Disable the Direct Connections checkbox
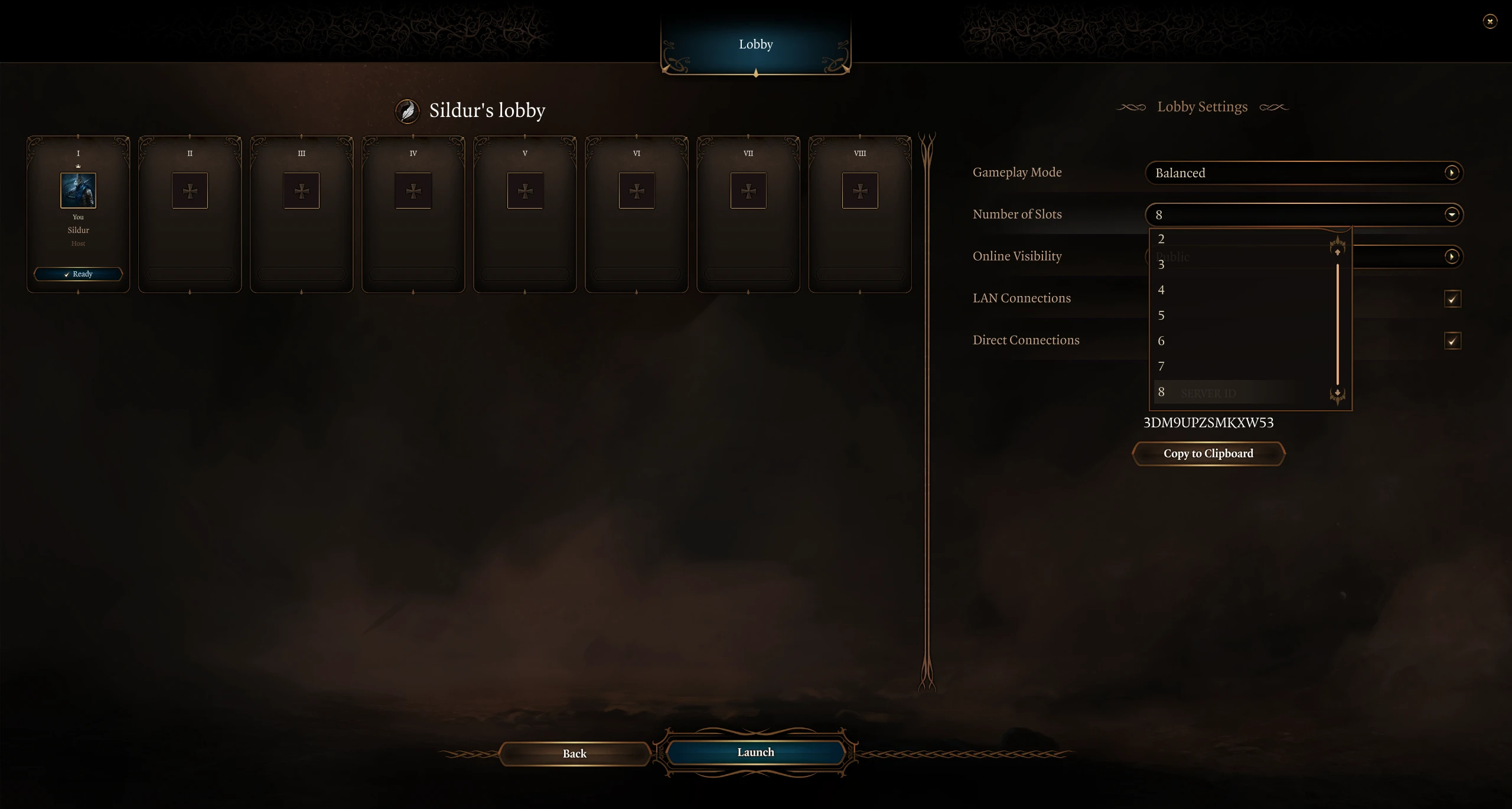Image resolution: width=1512 pixels, height=809 pixels. (1452, 340)
